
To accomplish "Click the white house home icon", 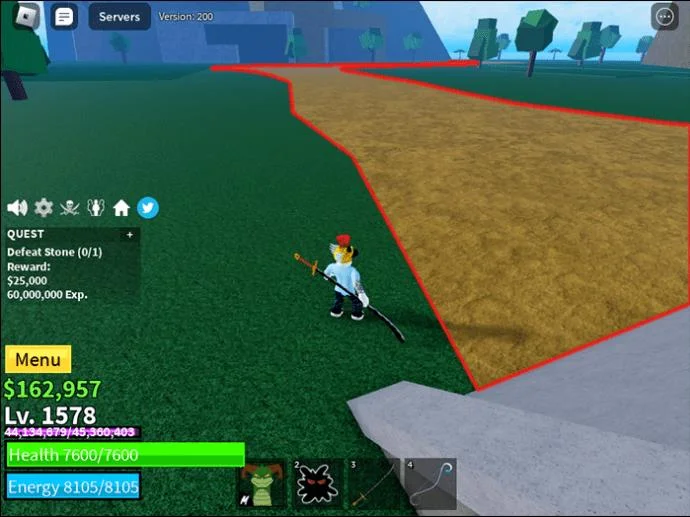I will (122, 208).
